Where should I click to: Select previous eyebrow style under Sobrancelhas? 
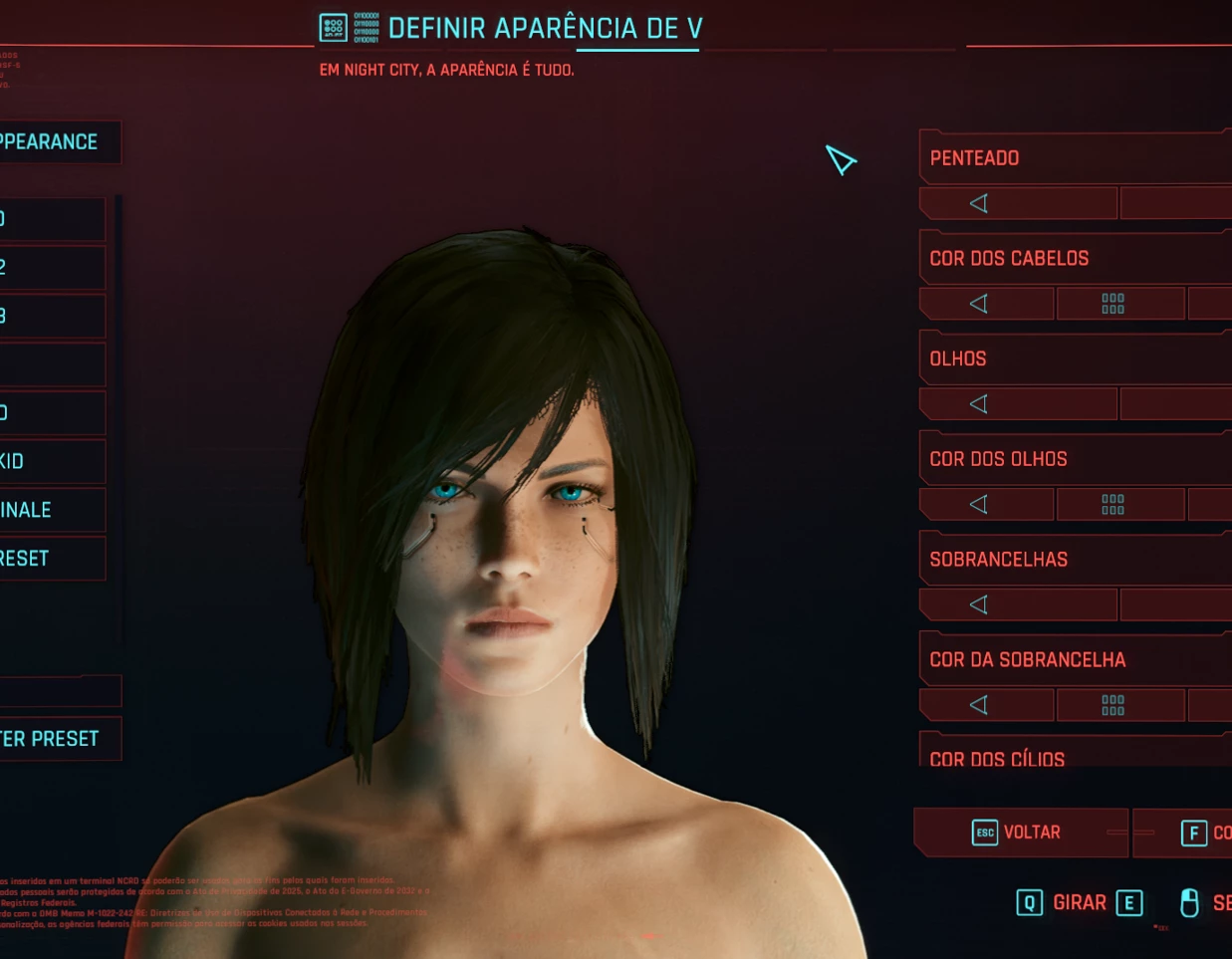[x=979, y=604]
